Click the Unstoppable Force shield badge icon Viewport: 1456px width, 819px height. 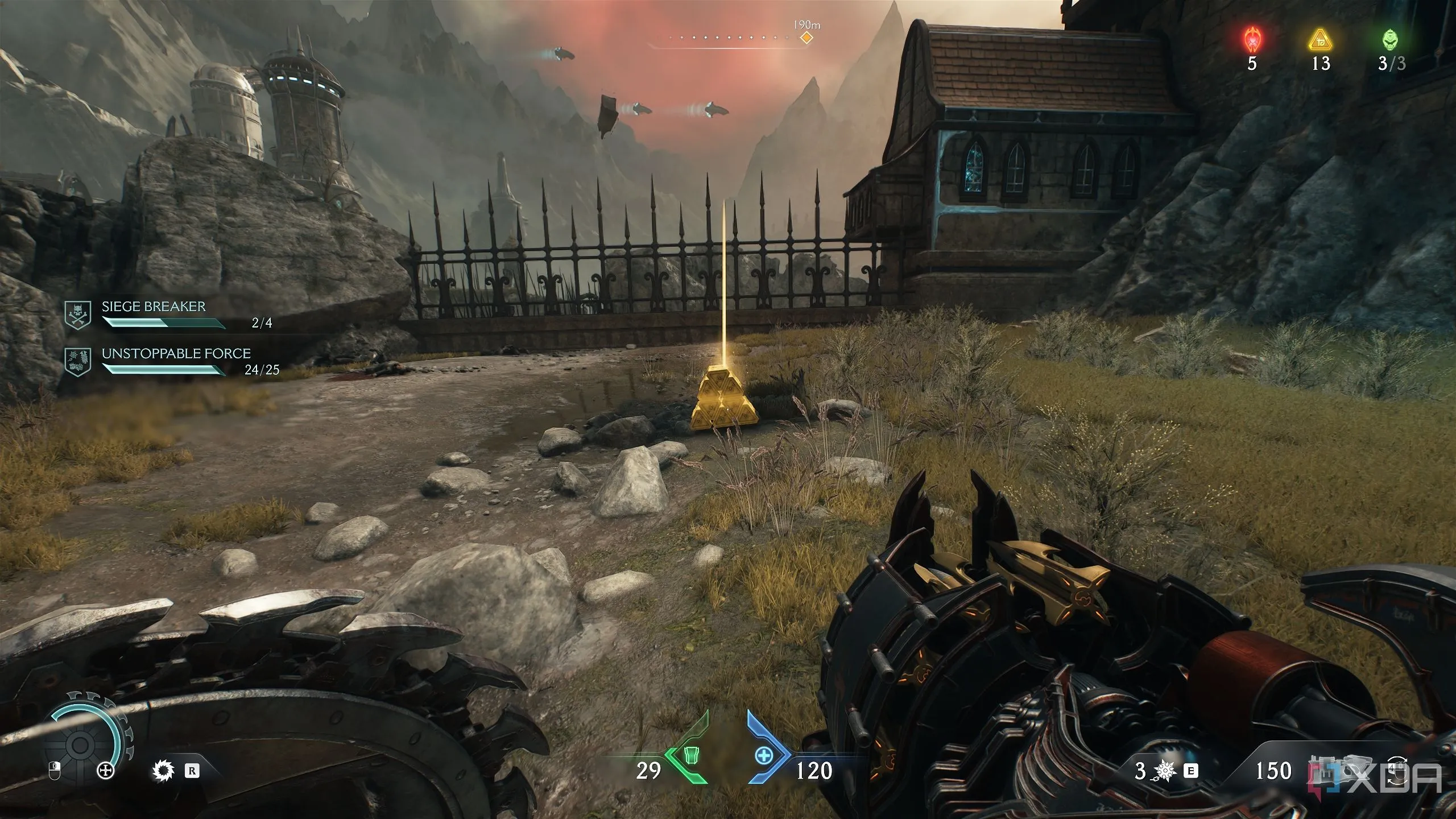pos(78,362)
